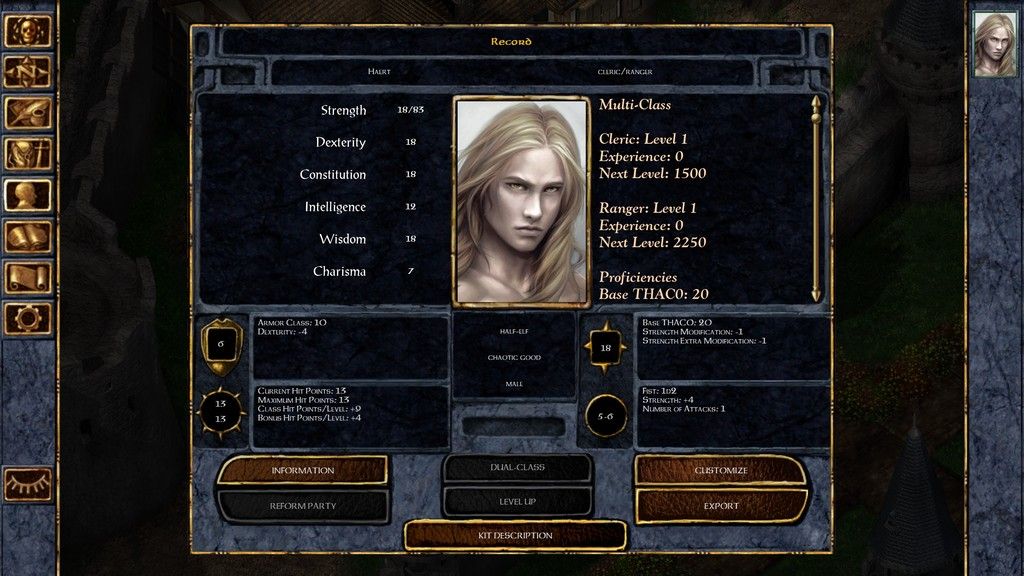Select the character record head icon
1024x576 pixels.
28,195
